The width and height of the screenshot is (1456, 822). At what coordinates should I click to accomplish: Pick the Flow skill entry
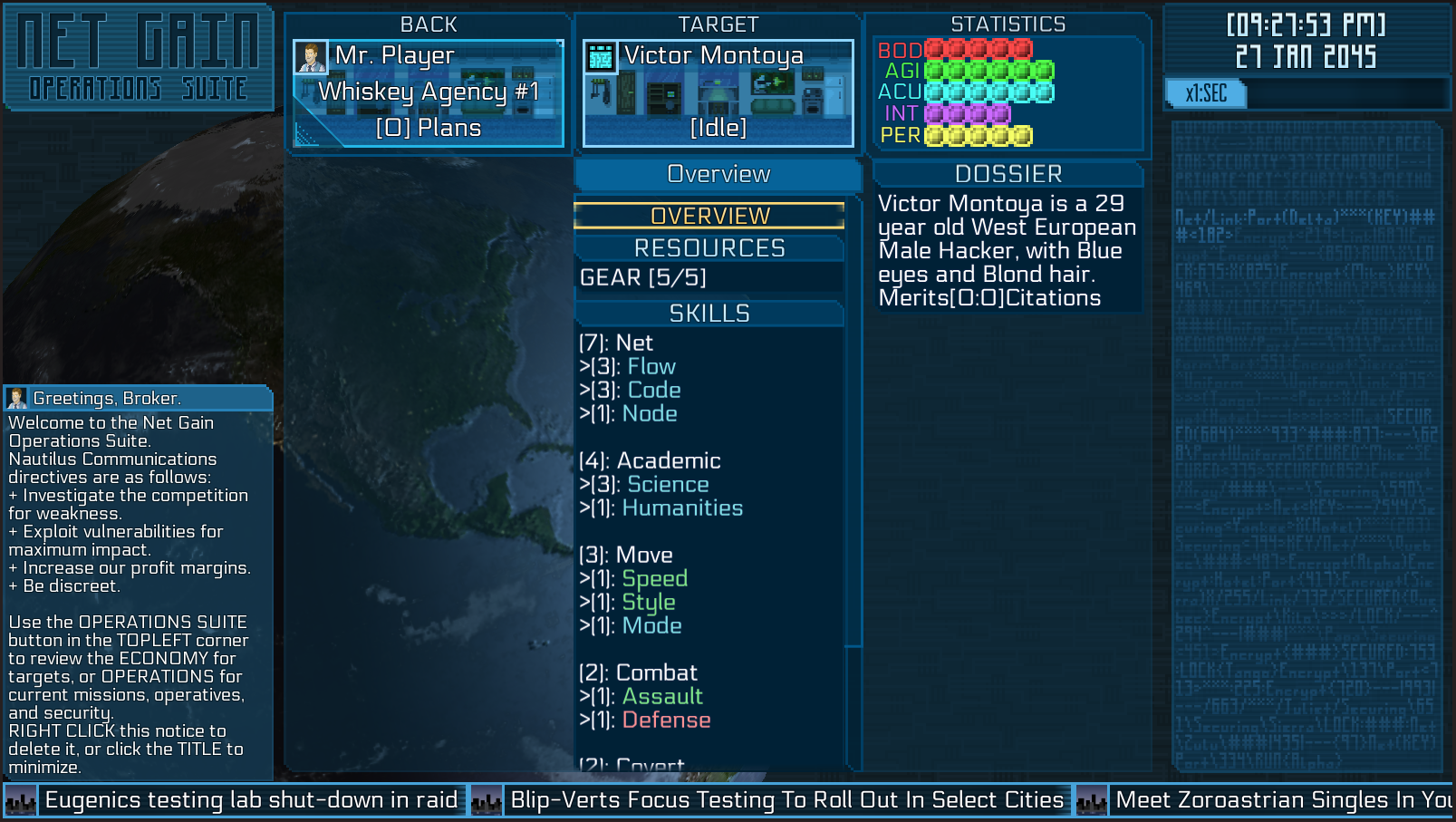pos(651,367)
